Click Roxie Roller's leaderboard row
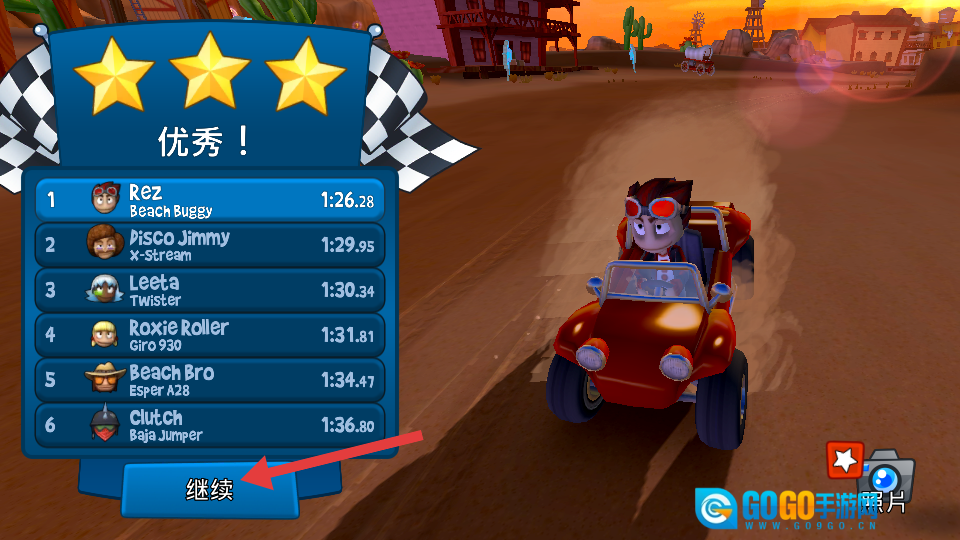Image resolution: width=960 pixels, height=540 pixels. click(x=210, y=335)
